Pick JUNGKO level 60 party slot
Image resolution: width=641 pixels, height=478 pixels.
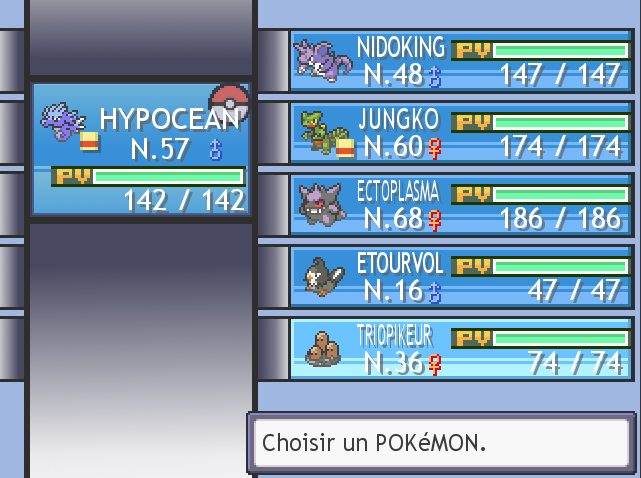461,133
